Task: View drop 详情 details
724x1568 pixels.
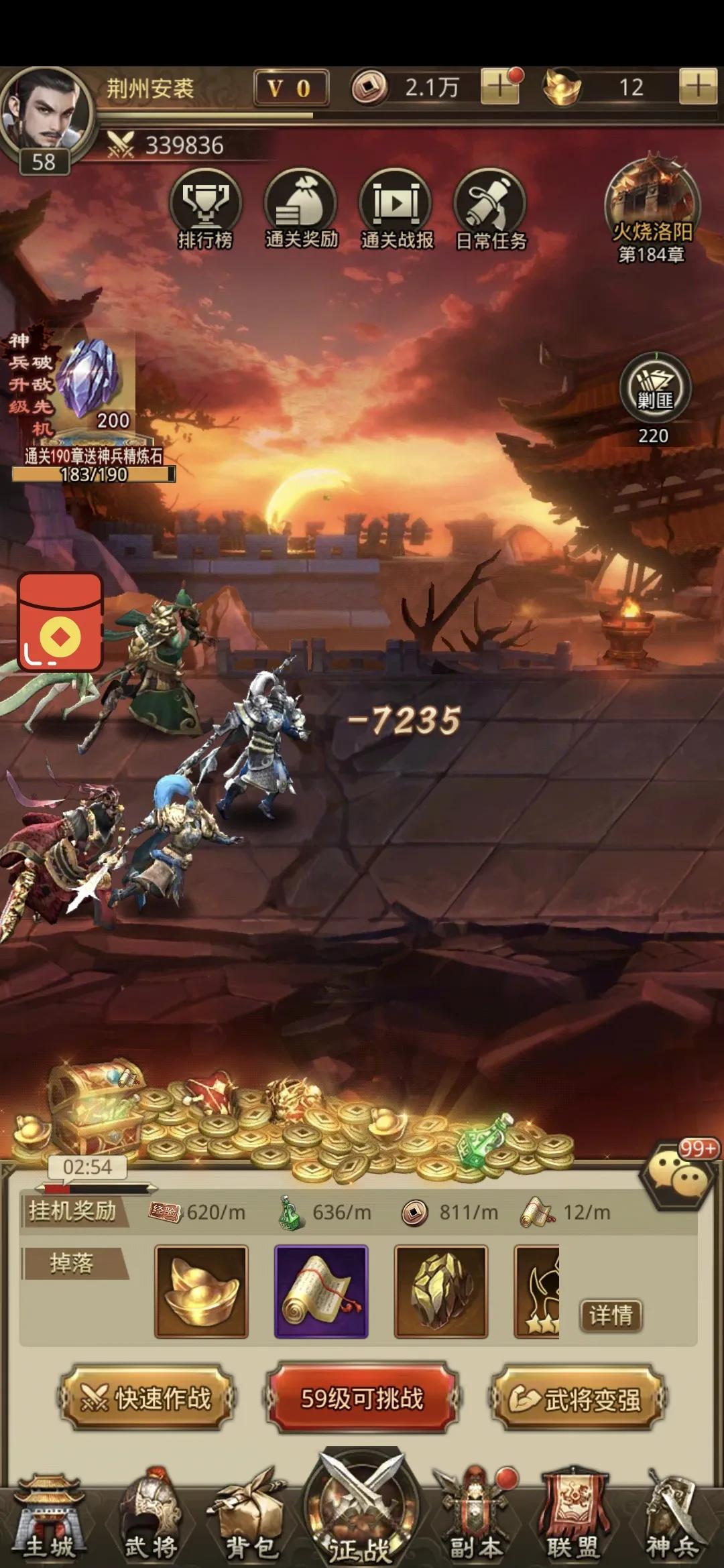Action: pyautogui.click(x=611, y=1315)
